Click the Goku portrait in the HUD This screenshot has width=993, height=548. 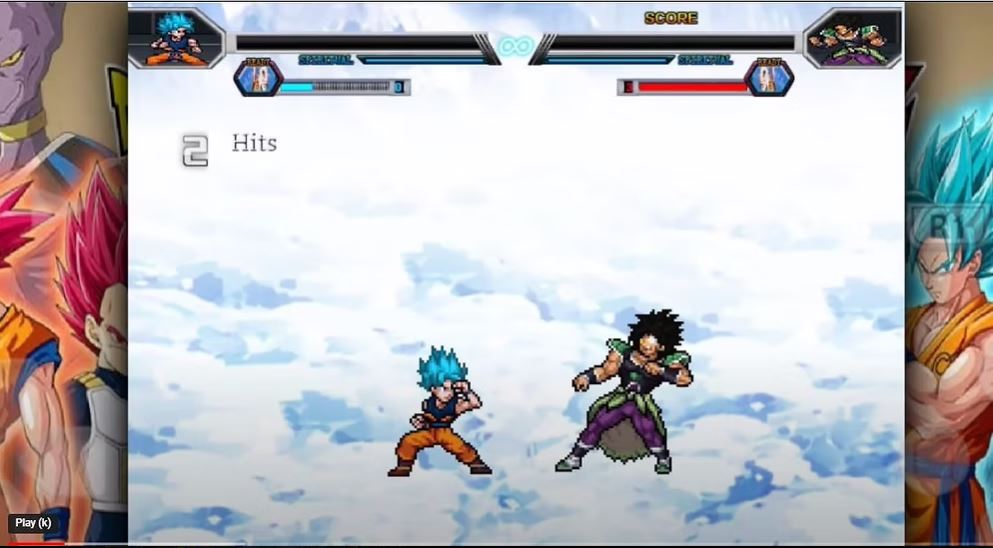click(175, 39)
